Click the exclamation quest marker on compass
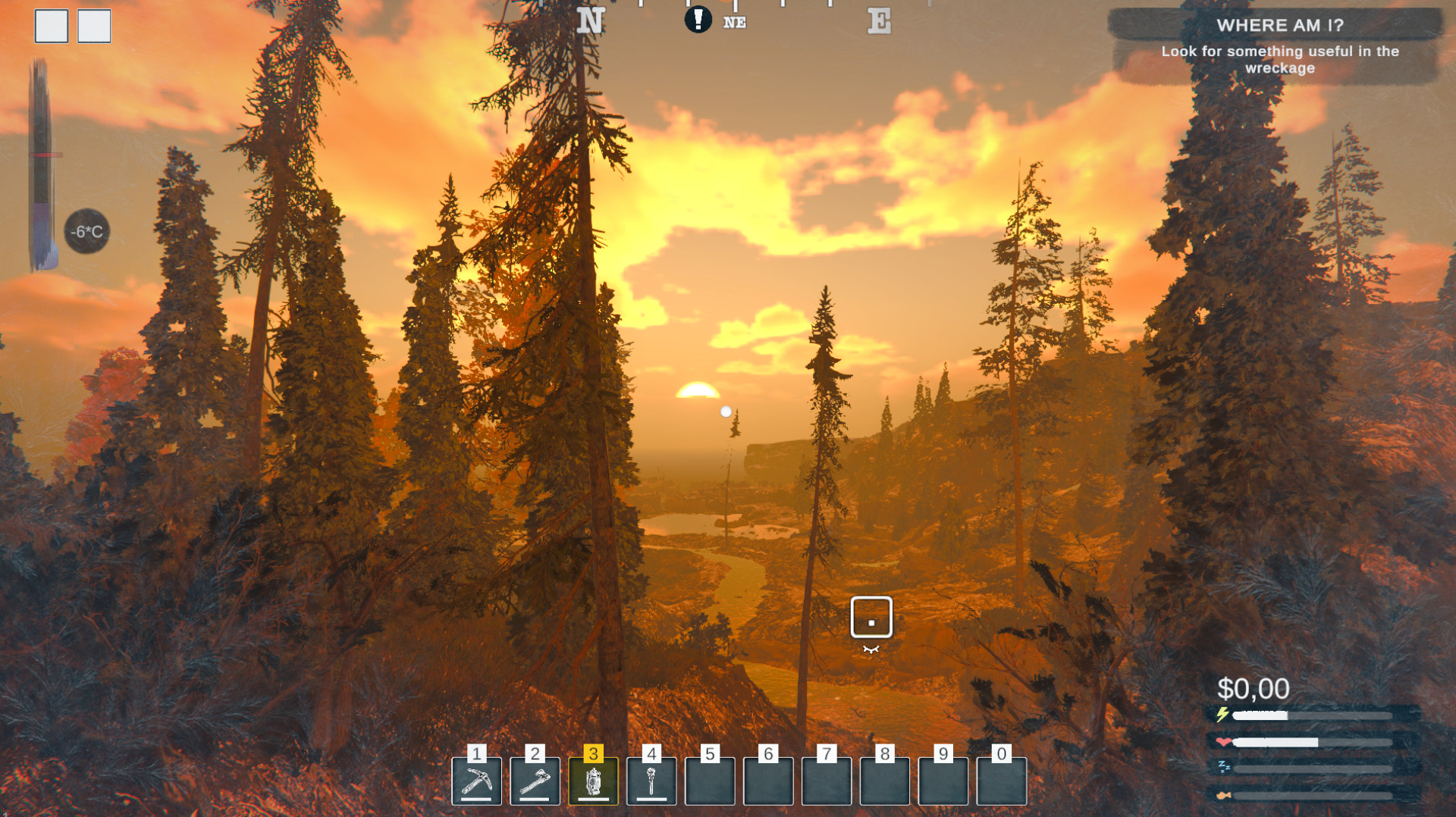Screen dimensions: 1456x817 pos(698,20)
